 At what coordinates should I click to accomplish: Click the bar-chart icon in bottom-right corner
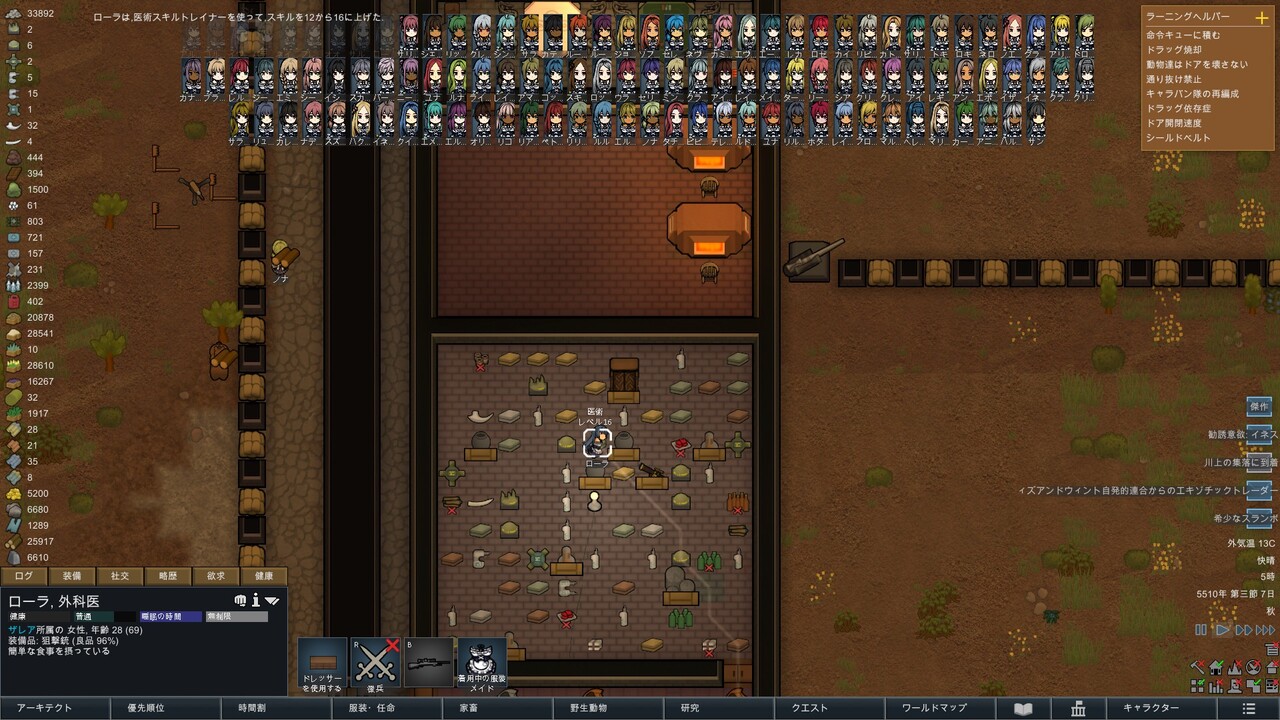click(1216, 687)
